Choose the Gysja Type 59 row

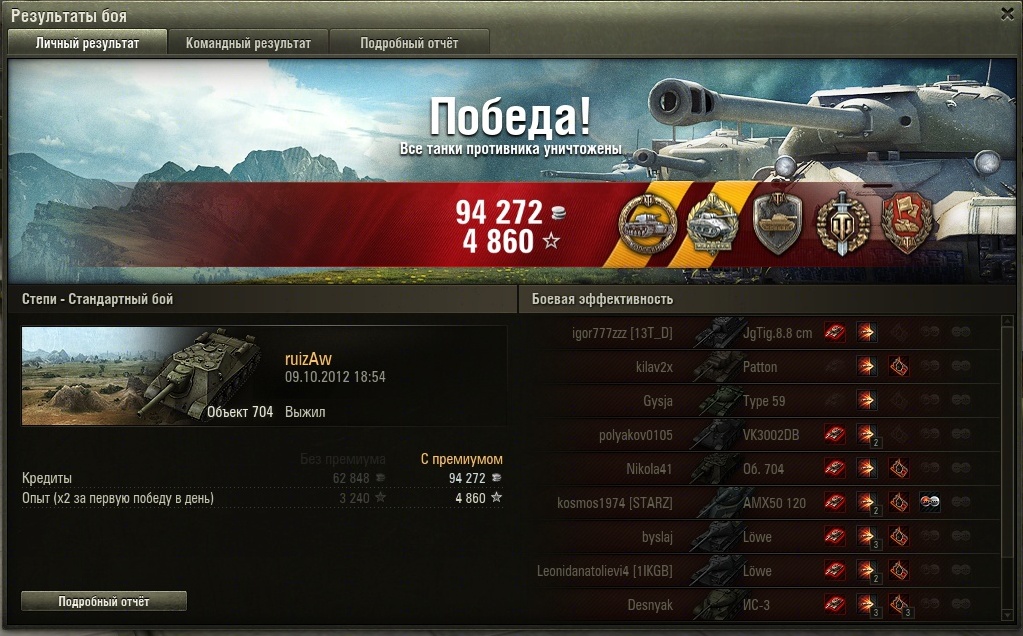click(x=760, y=401)
